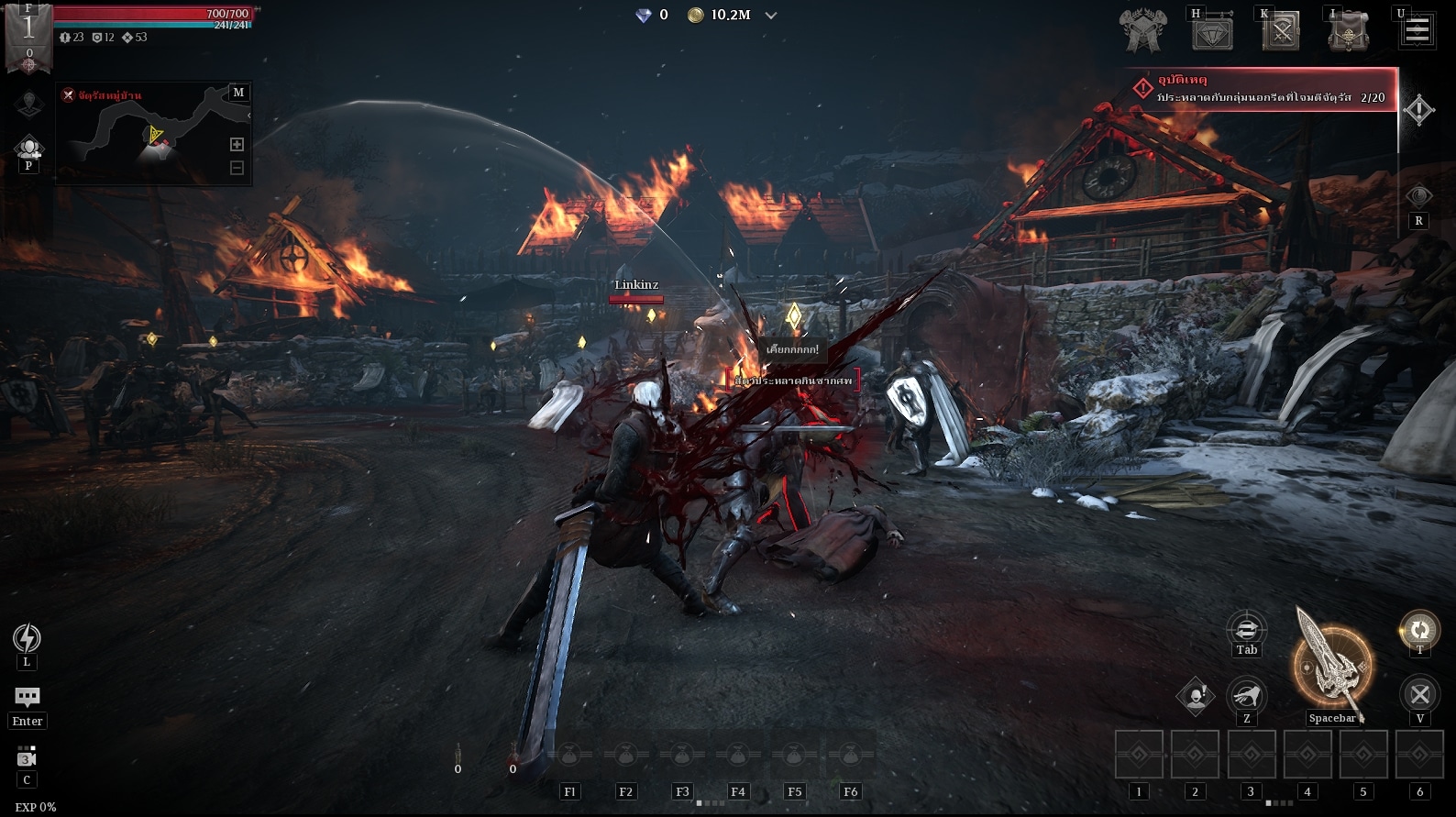Image resolution: width=1456 pixels, height=817 pixels.
Task: Click the diamond exclamation quest icon
Action: coord(1418,110)
